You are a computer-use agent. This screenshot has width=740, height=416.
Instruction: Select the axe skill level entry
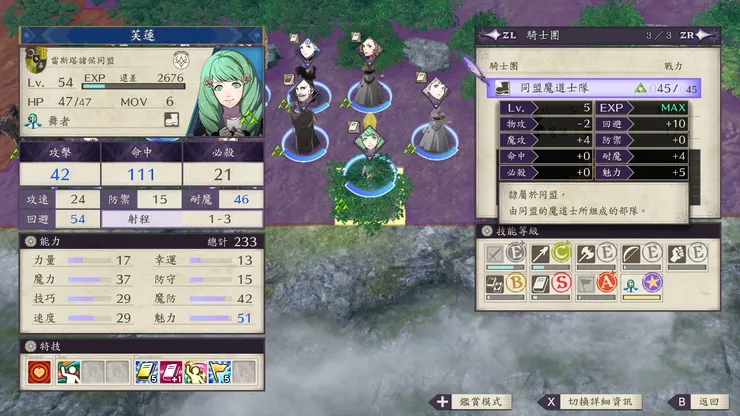click(596, 255)
